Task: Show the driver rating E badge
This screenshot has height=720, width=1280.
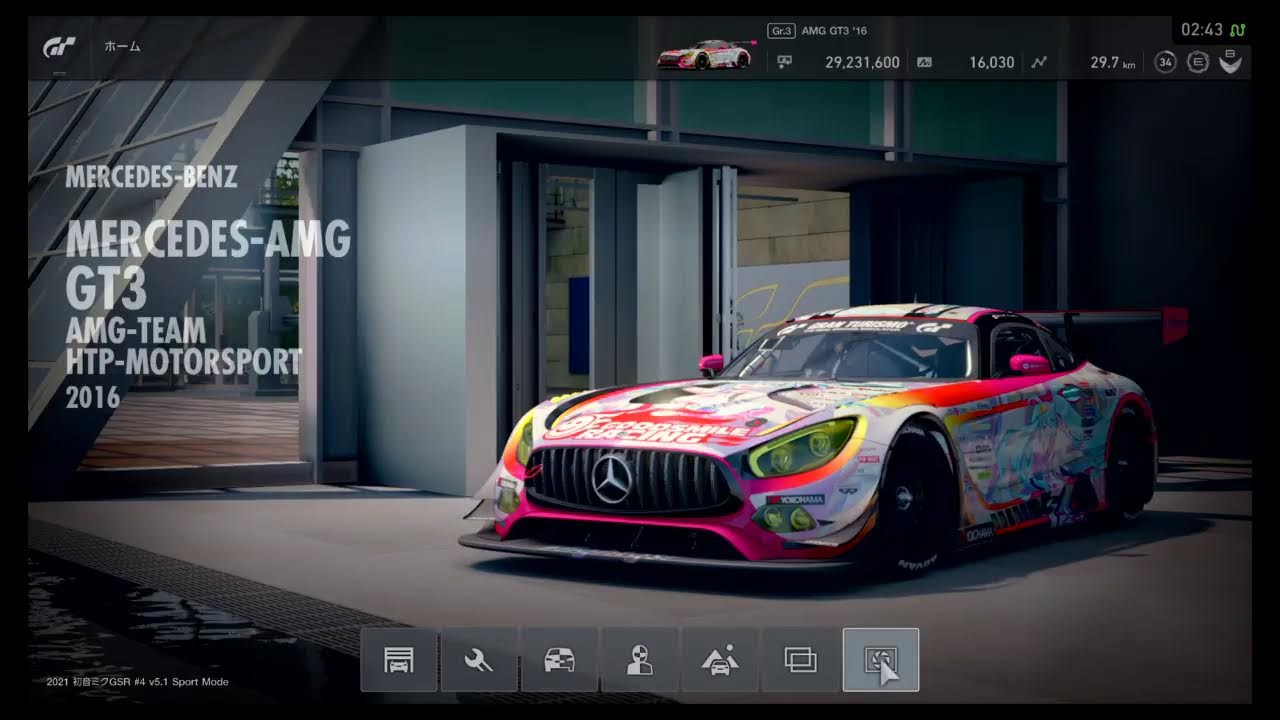Action: (1197, 62)
